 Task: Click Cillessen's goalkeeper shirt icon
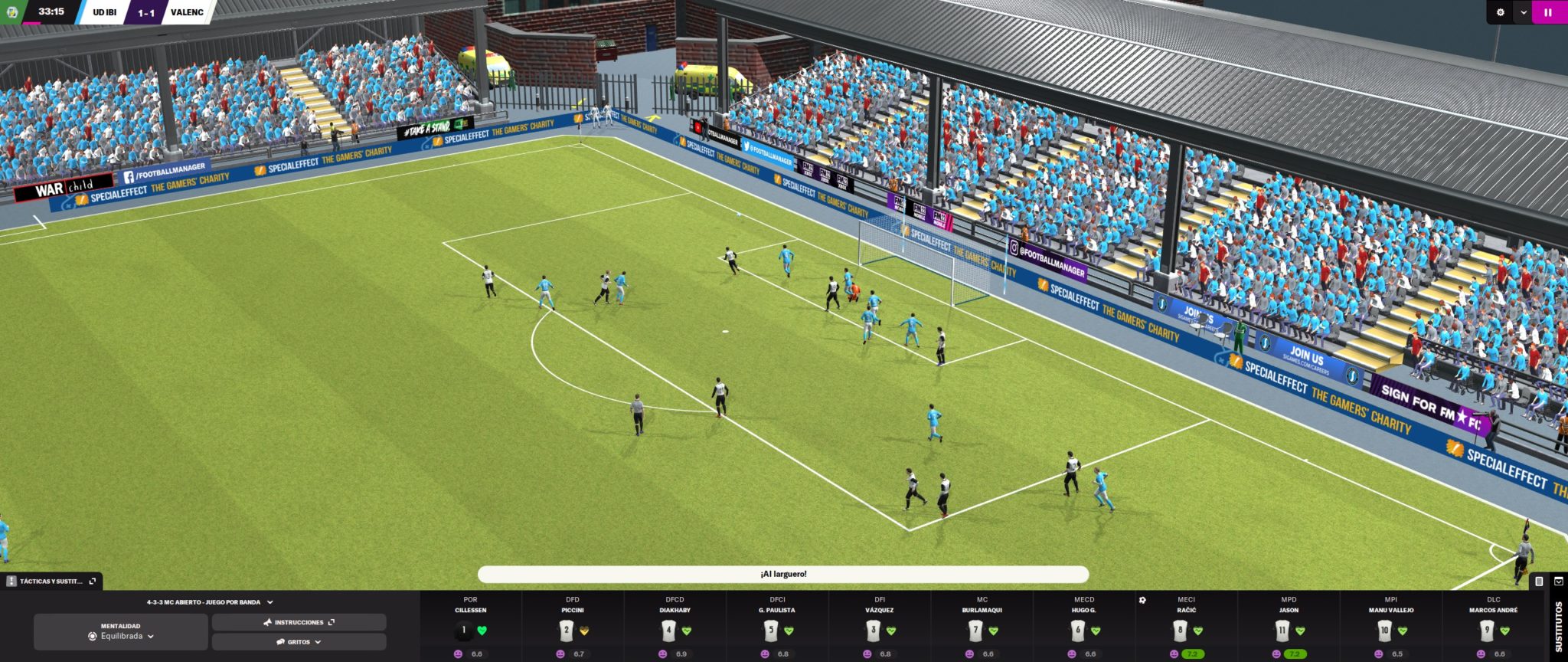pyautogui.click(x=463, y=629)
